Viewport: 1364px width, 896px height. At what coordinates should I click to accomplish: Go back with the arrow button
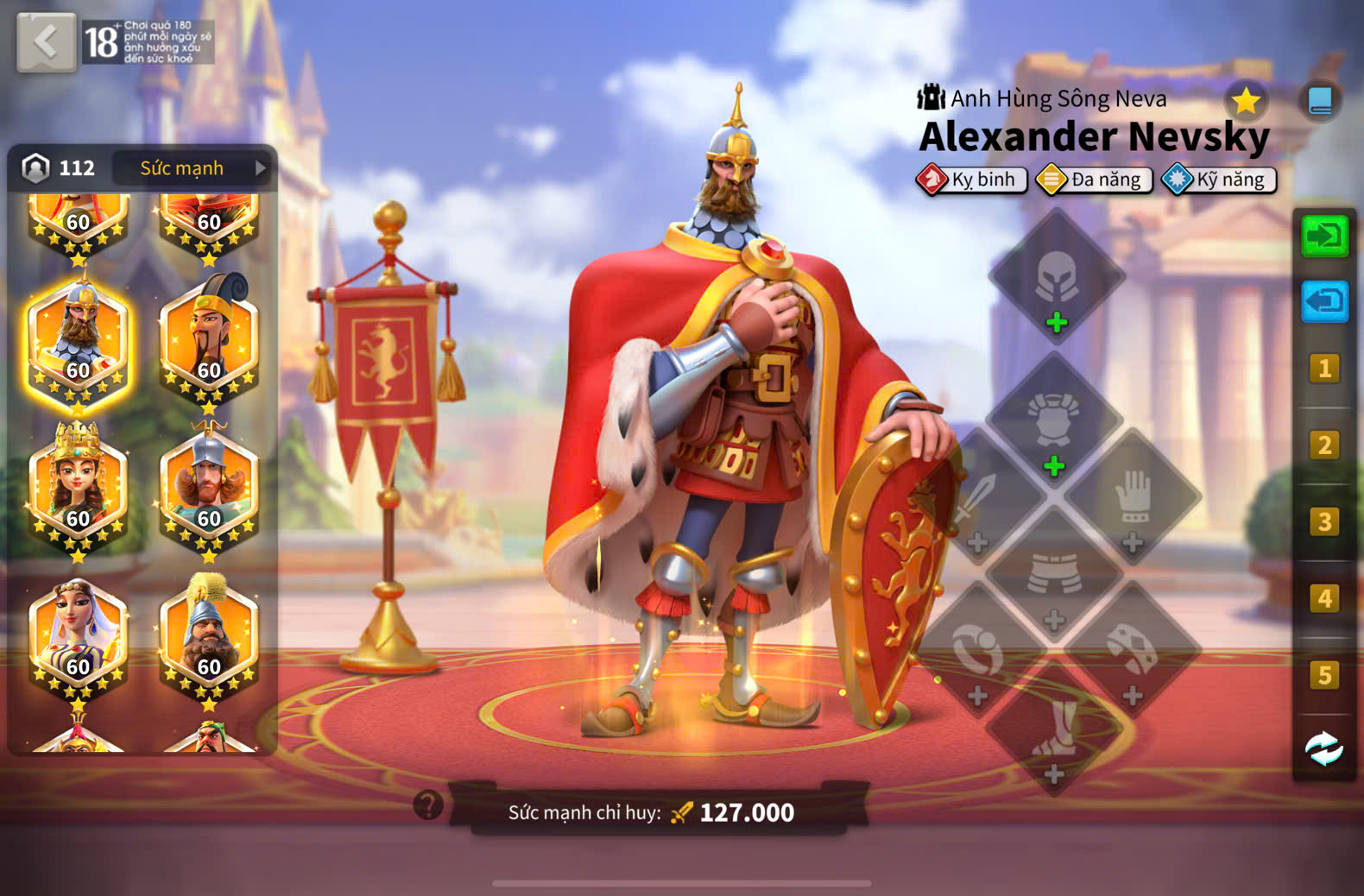pos(46,41)
